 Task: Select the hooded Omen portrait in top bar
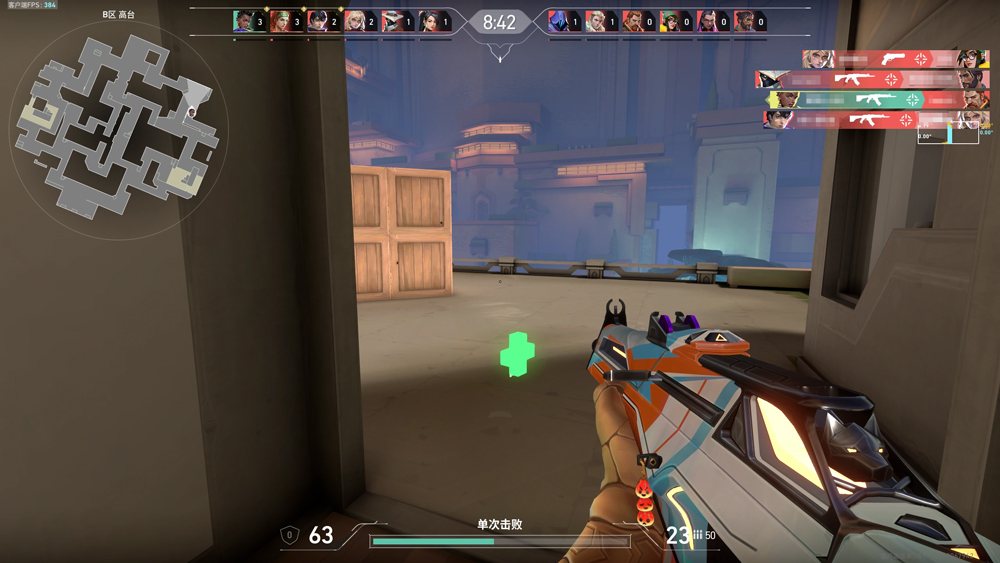pos(559,21)
